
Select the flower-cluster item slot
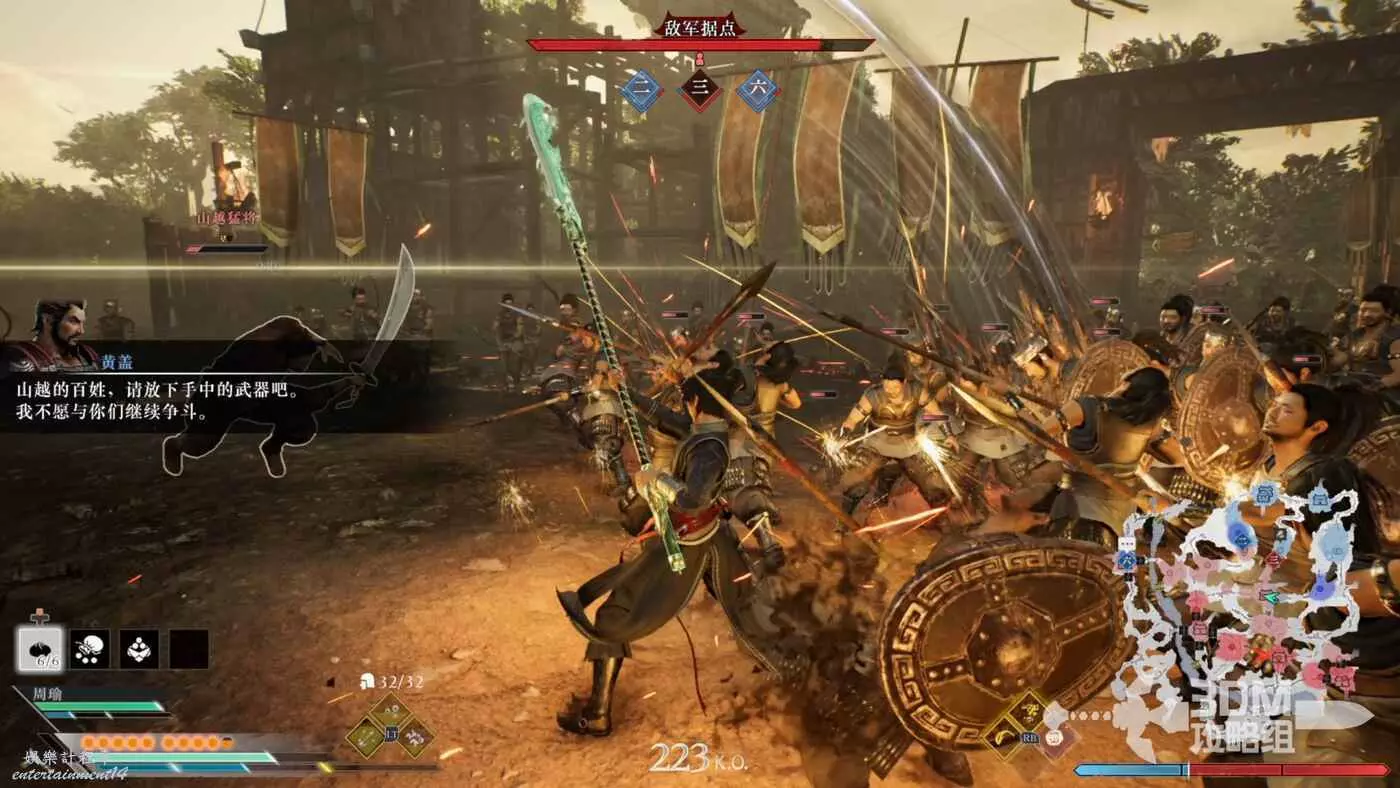tap(139, 649)
